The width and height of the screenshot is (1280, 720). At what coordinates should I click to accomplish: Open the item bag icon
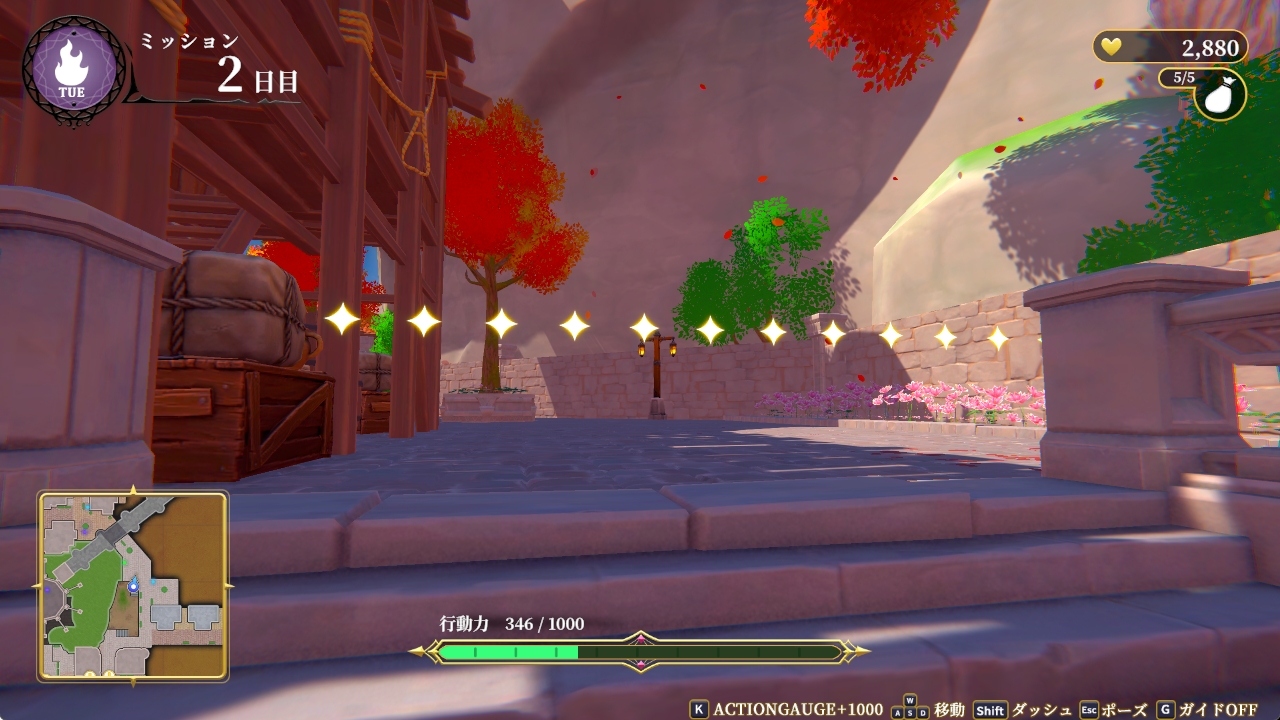pyautogui.click(x=1220, y=94)
